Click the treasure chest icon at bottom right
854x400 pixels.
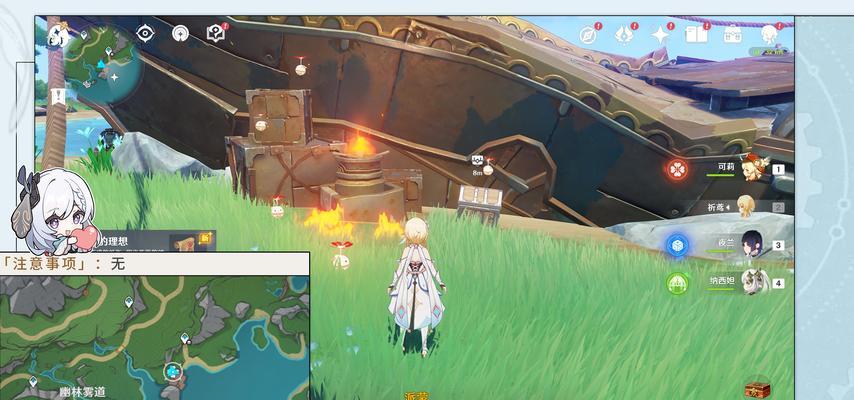pyautogui.click(x=758, y=387)
